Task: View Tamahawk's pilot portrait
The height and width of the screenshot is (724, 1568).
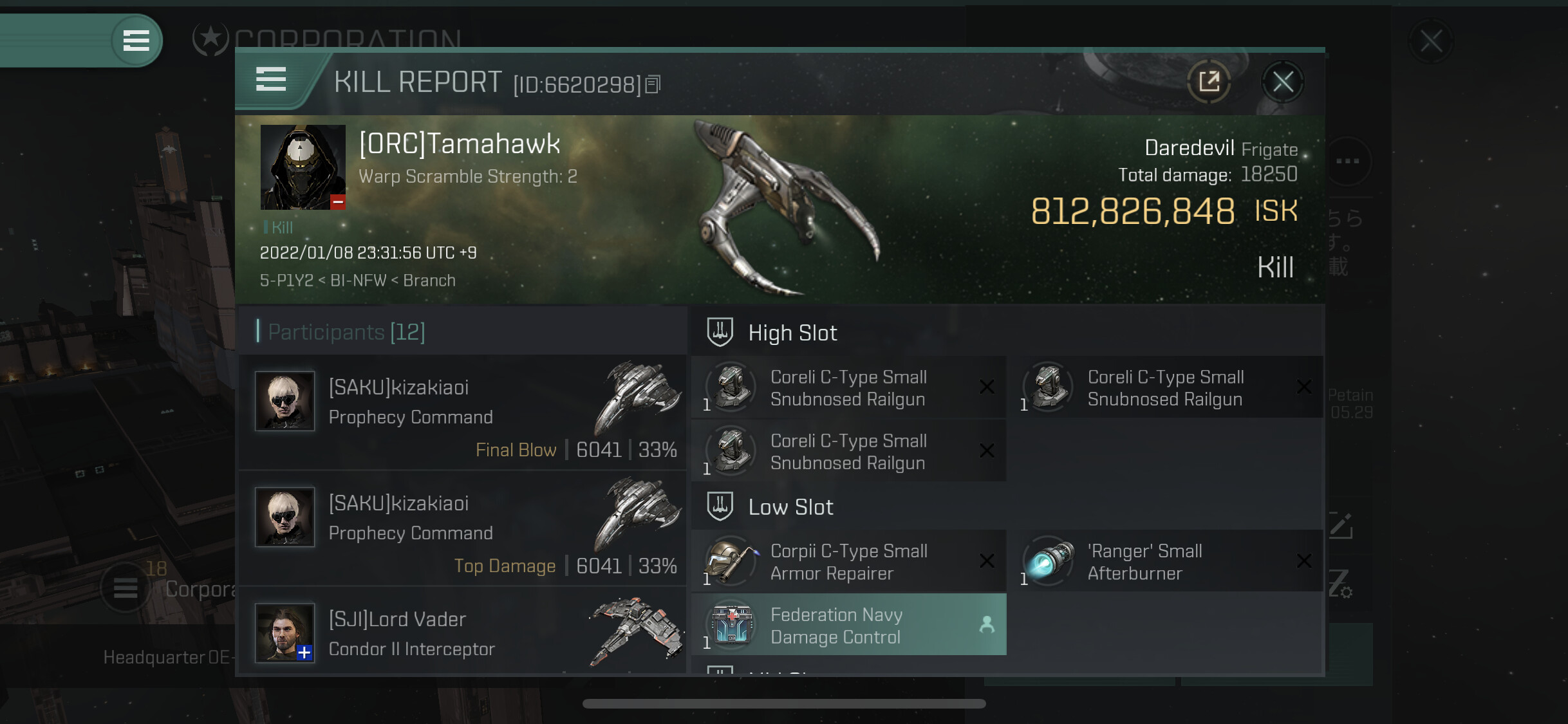Action: pos(303,167)
